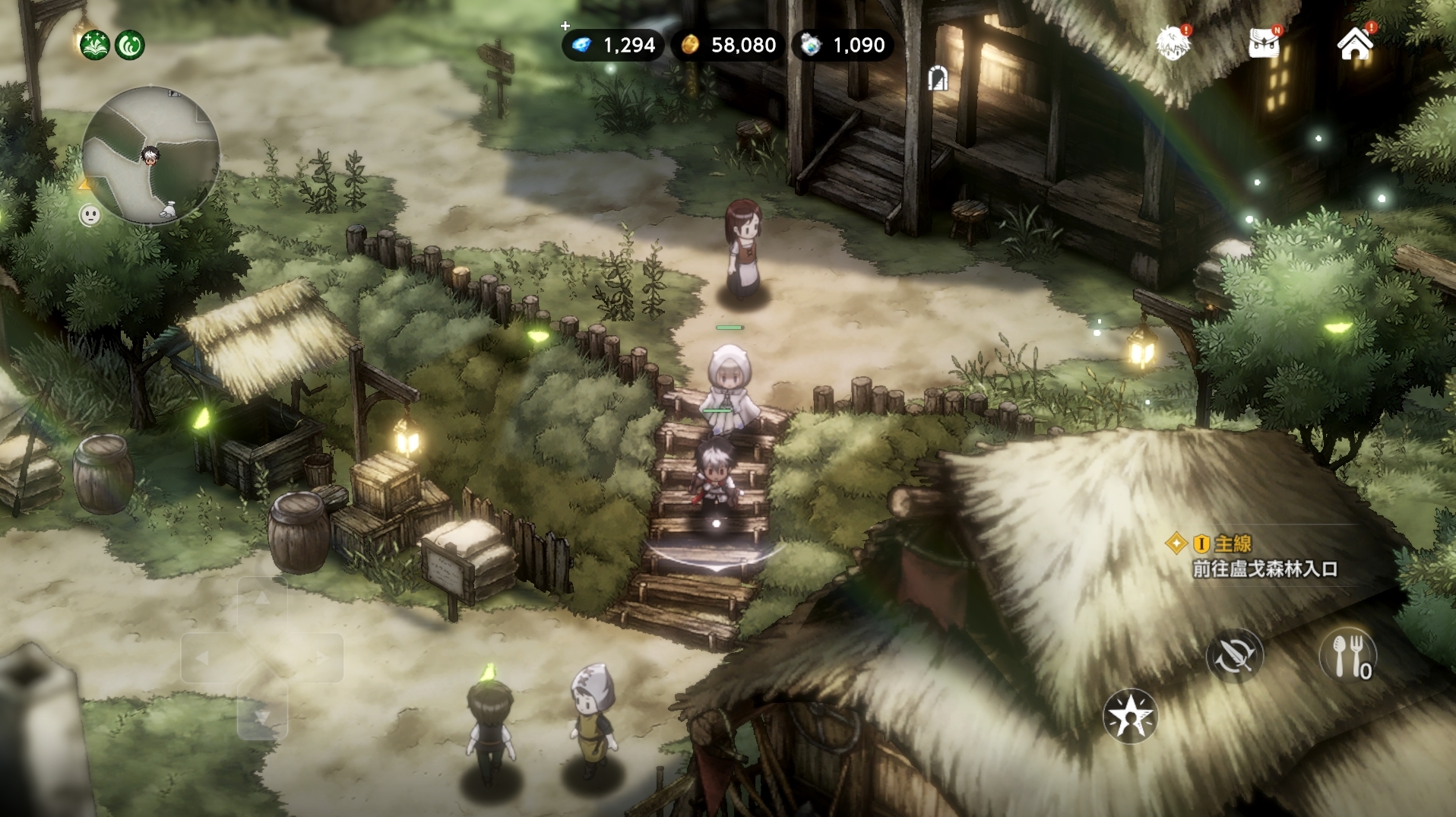
Task: Tap the d-pad down arrow
Action: click(x=262, y=716)
